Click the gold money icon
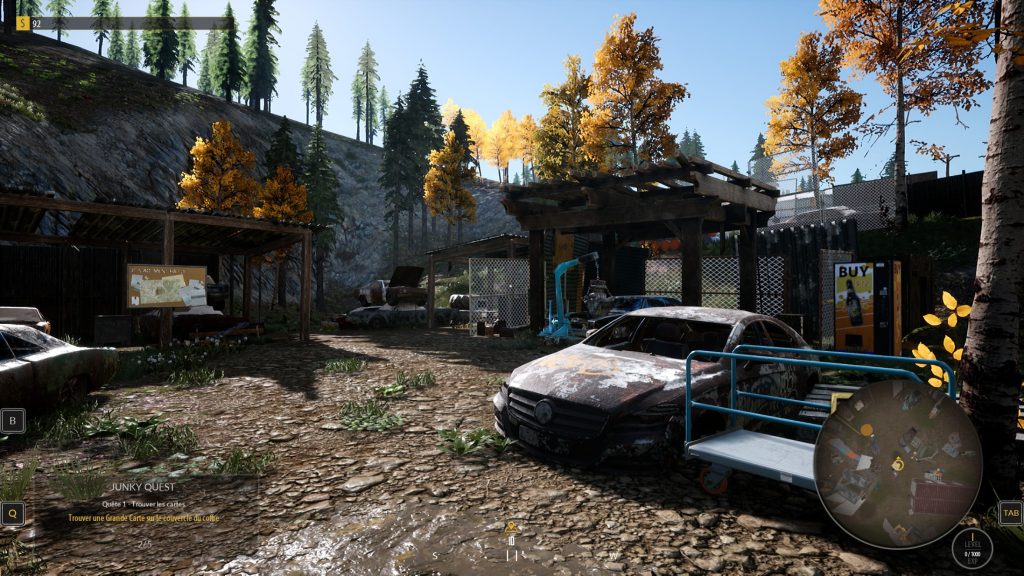Viewport: 1024px width, 576px height. point(23,23)
